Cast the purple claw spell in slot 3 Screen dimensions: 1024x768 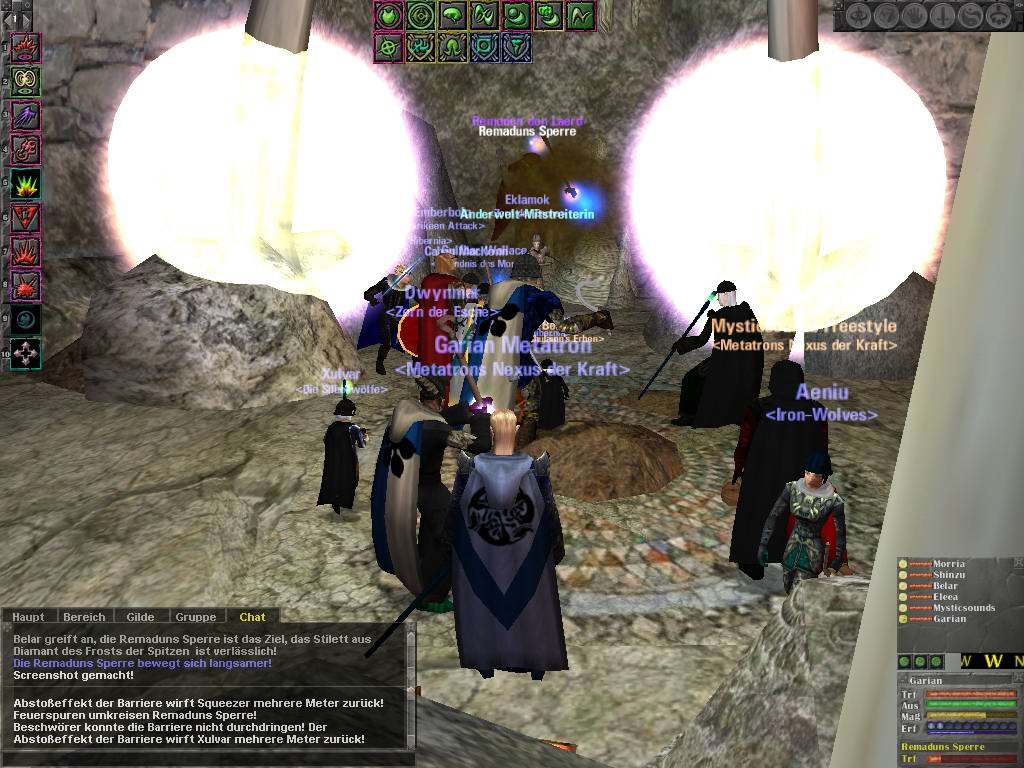pos(25,115)
